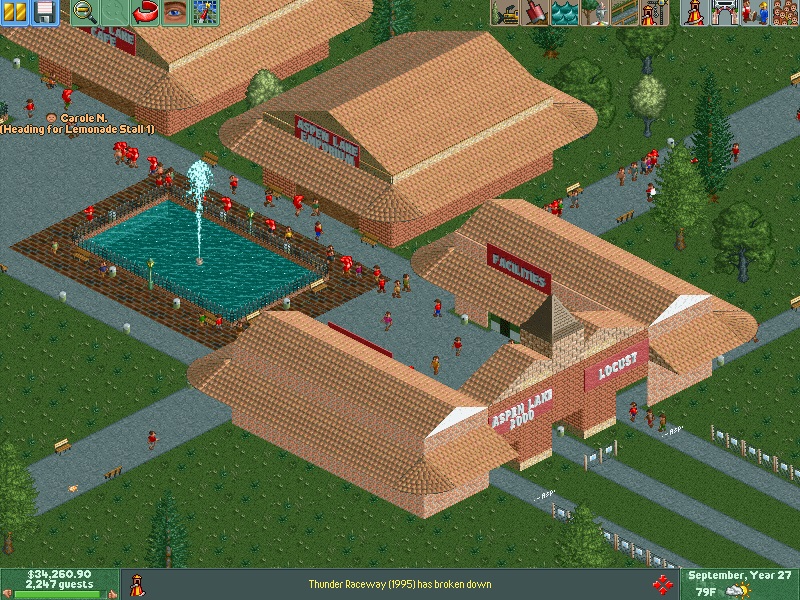Open finances via the cash amount
Screen dimensions: 800x600
pyautogui.click(x=59, y=574)
